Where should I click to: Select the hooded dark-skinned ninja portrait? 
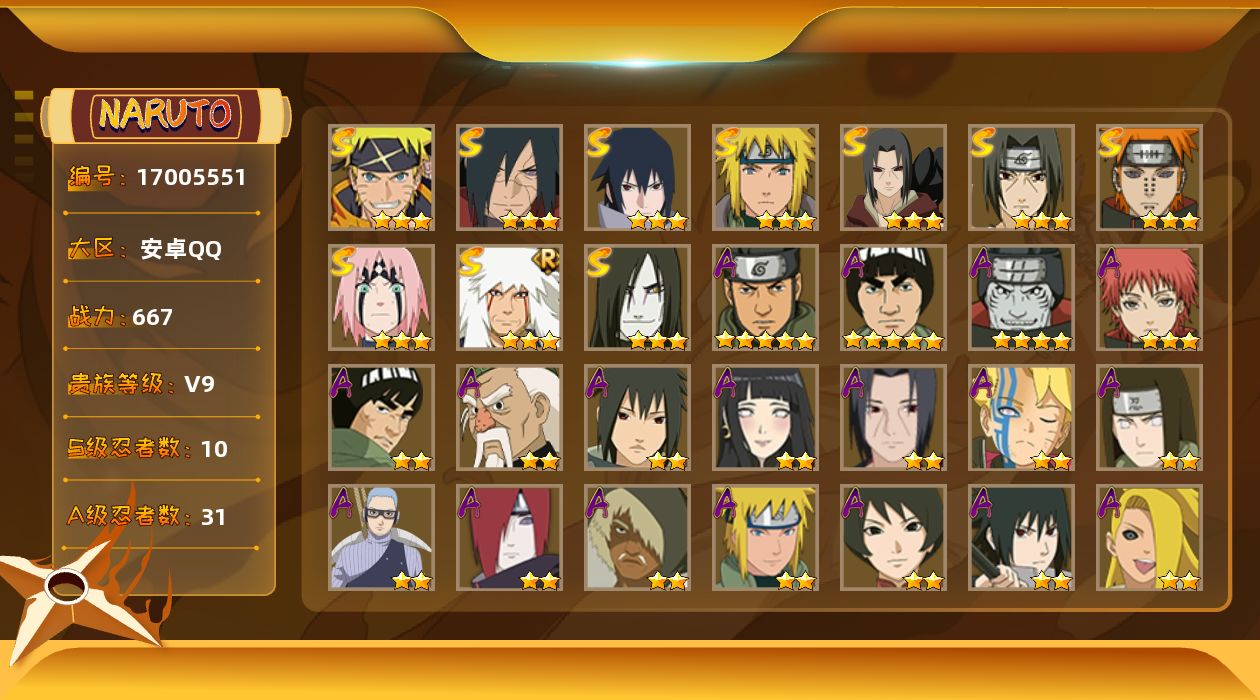[637, 537]
